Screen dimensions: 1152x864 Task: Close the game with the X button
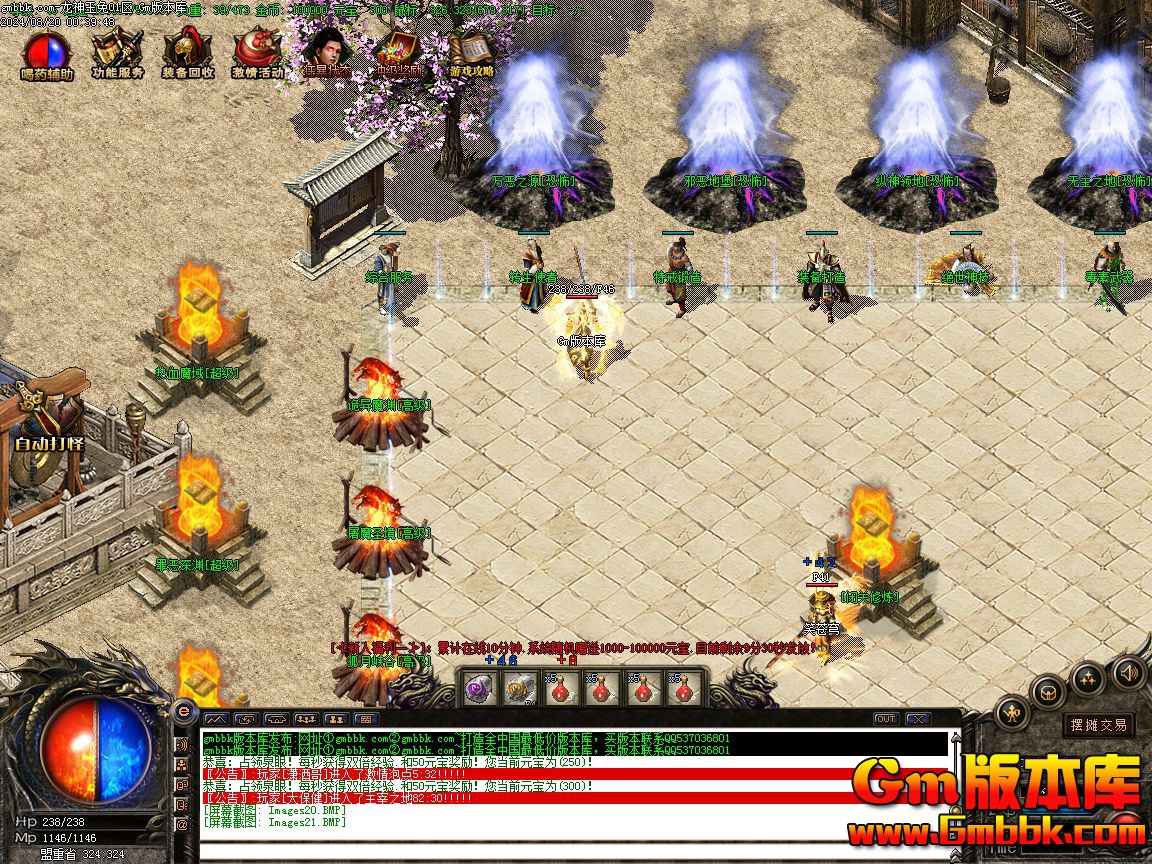point(917,718)
